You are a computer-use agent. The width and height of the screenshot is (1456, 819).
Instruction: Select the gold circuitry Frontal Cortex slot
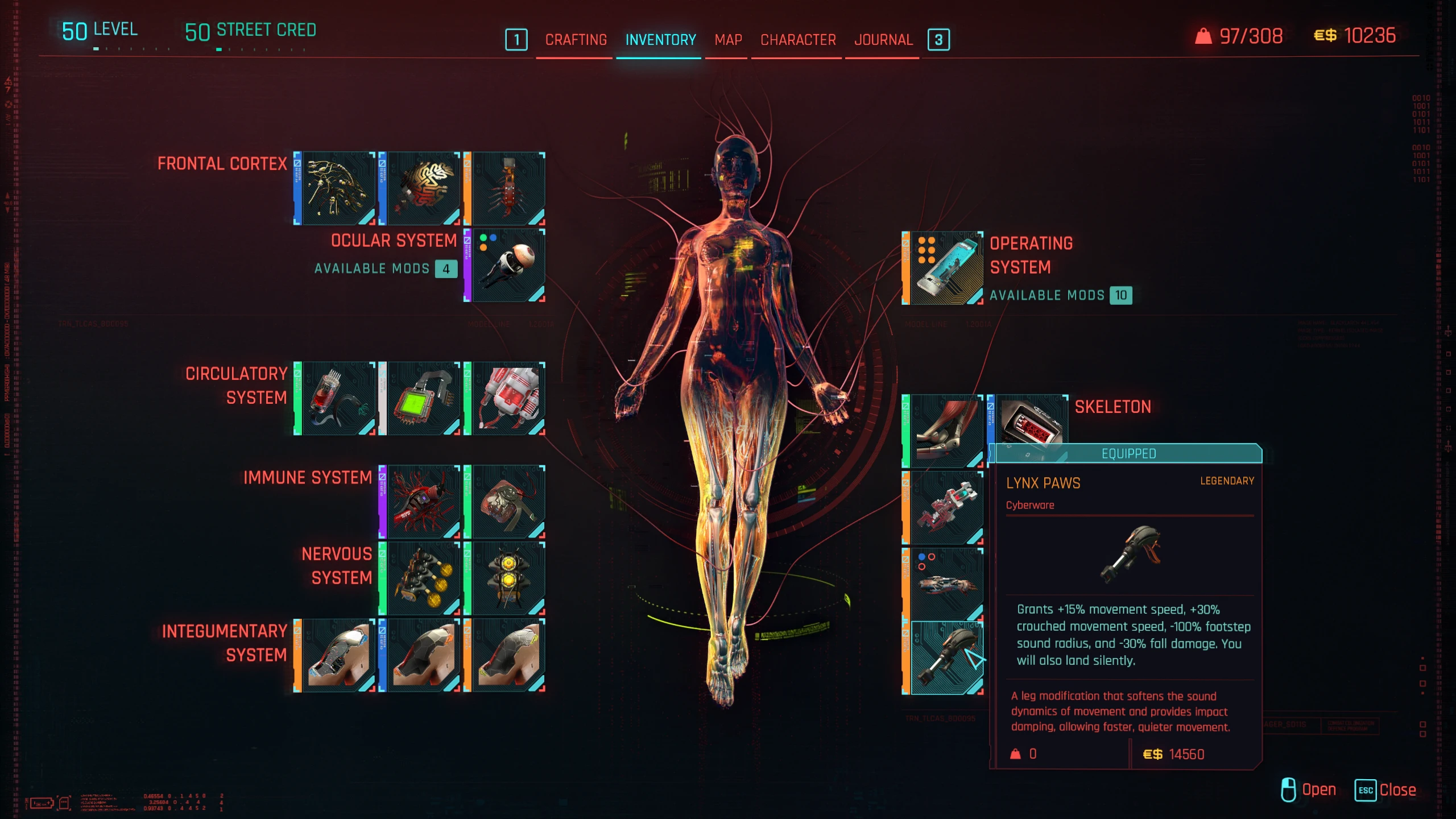338,188
